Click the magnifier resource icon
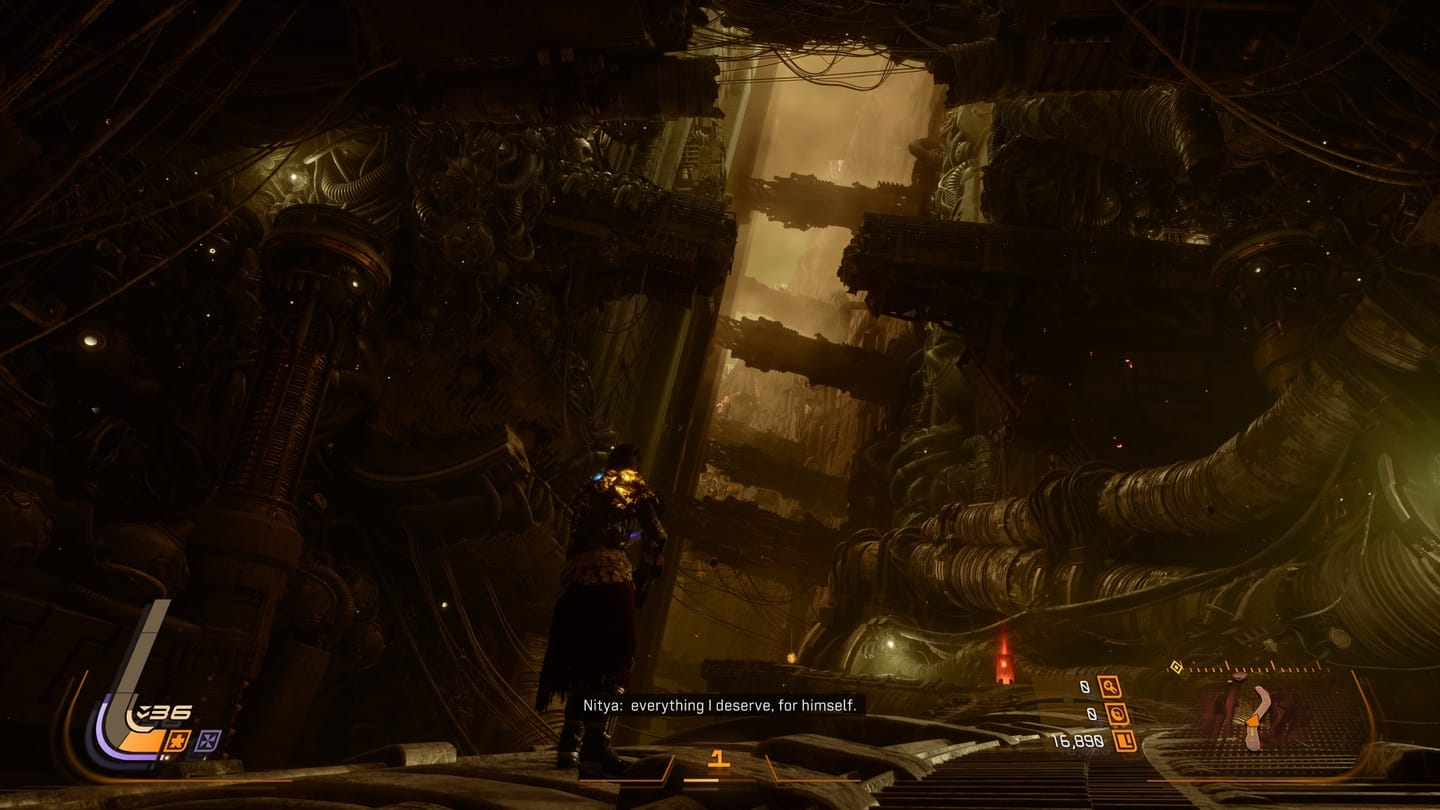 point(1108,687)
